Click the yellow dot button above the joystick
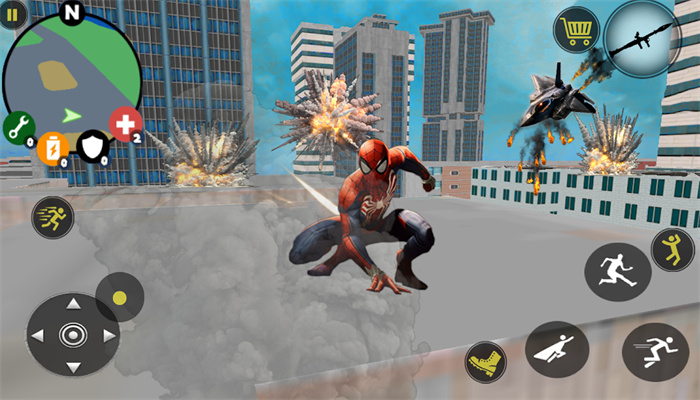 (x=120, y=297)
